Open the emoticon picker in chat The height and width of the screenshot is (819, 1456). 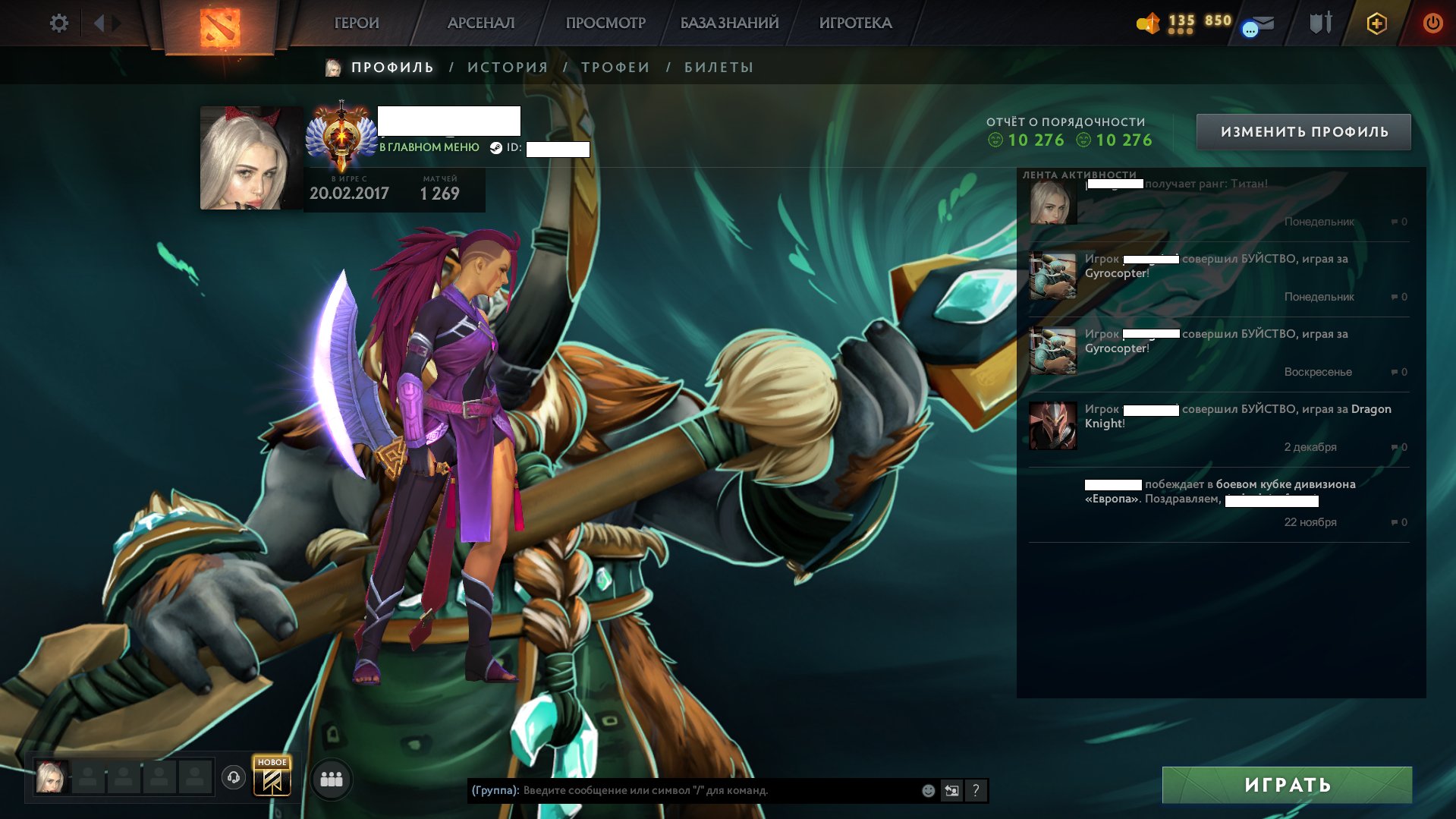point(926,790)
